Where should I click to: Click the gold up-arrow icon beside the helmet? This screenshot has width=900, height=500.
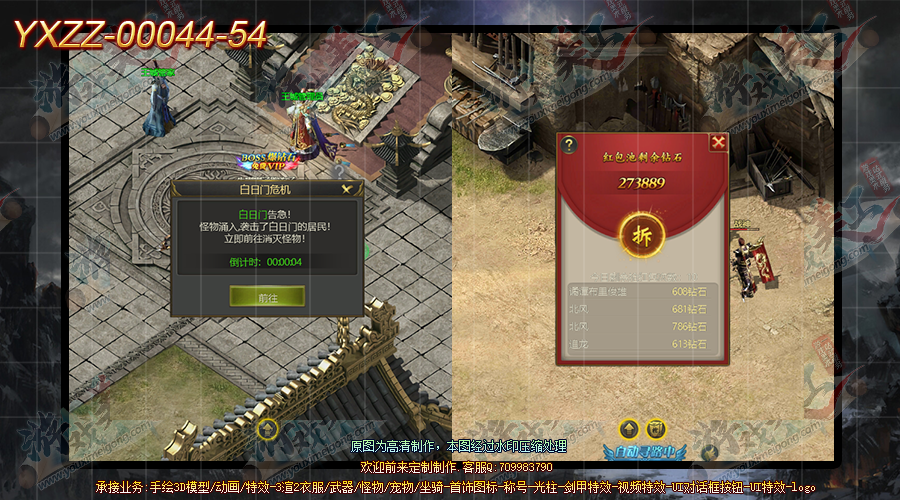(x=628, y=429)
